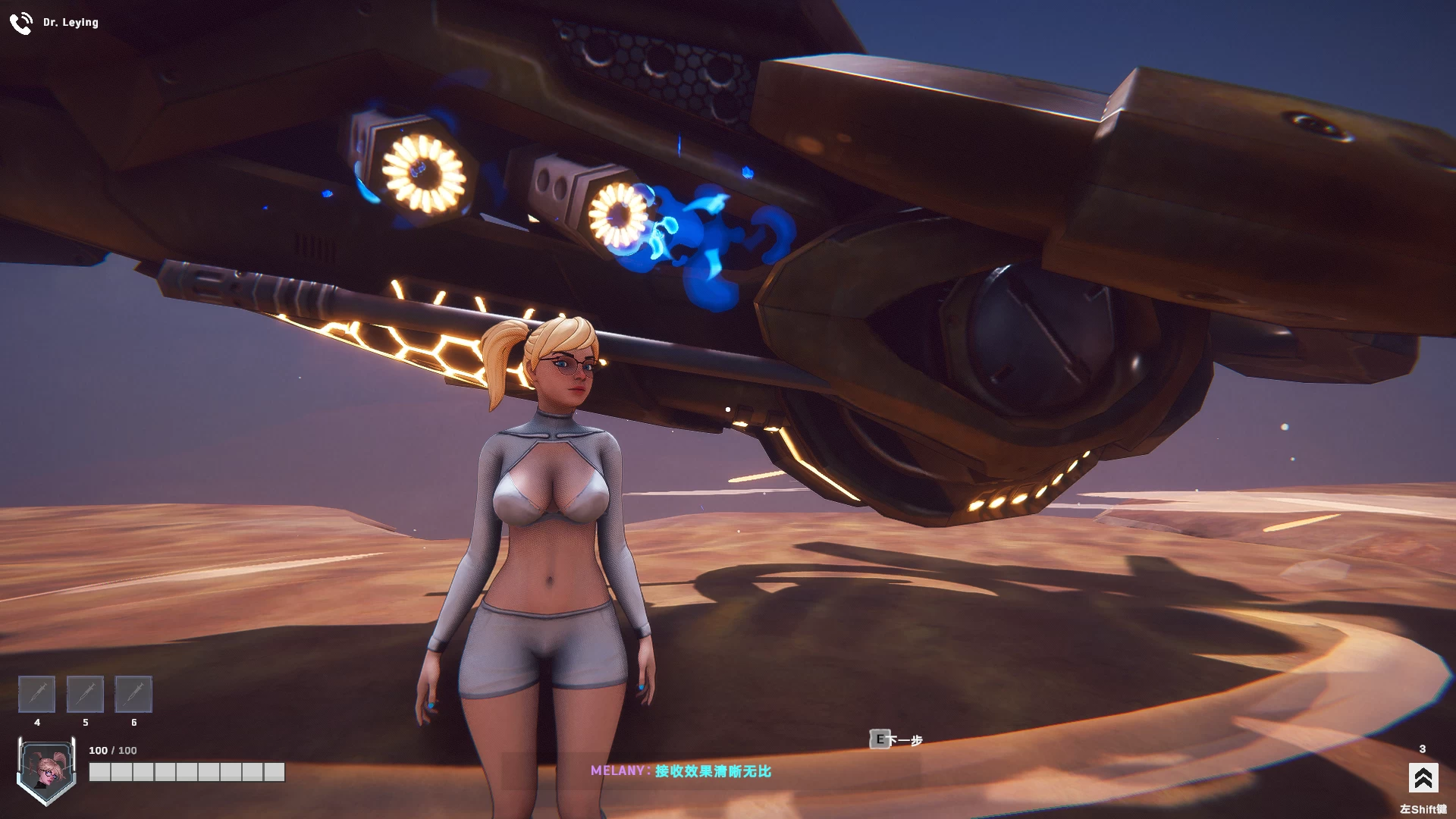Click the phone call icon near Dr. Leying
Image resolution: width=1456 pixels, height=819 pixels.
coord(20,22)
